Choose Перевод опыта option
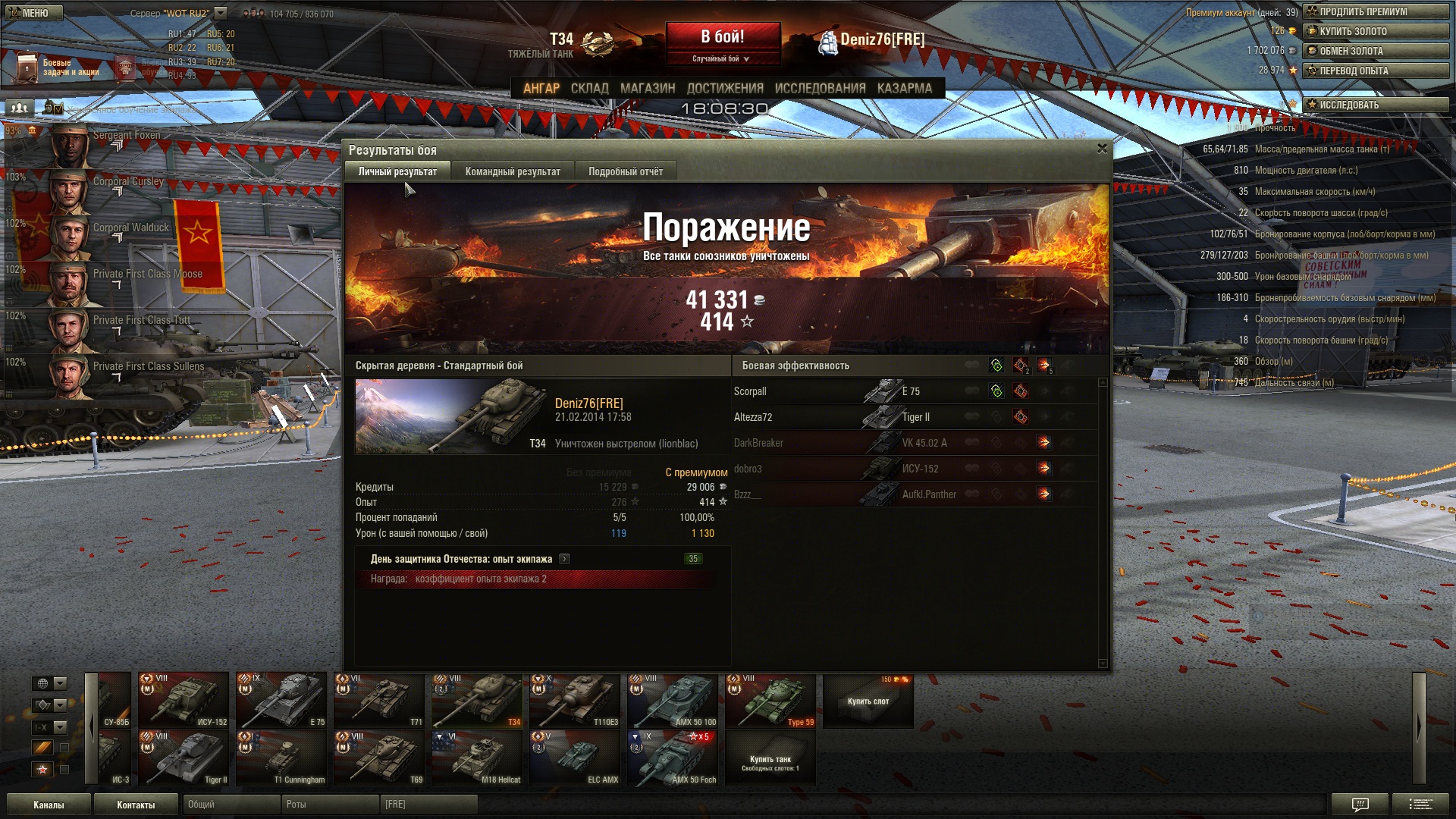This screenshot has width=1456, height=819. [x=1375, y=71]
